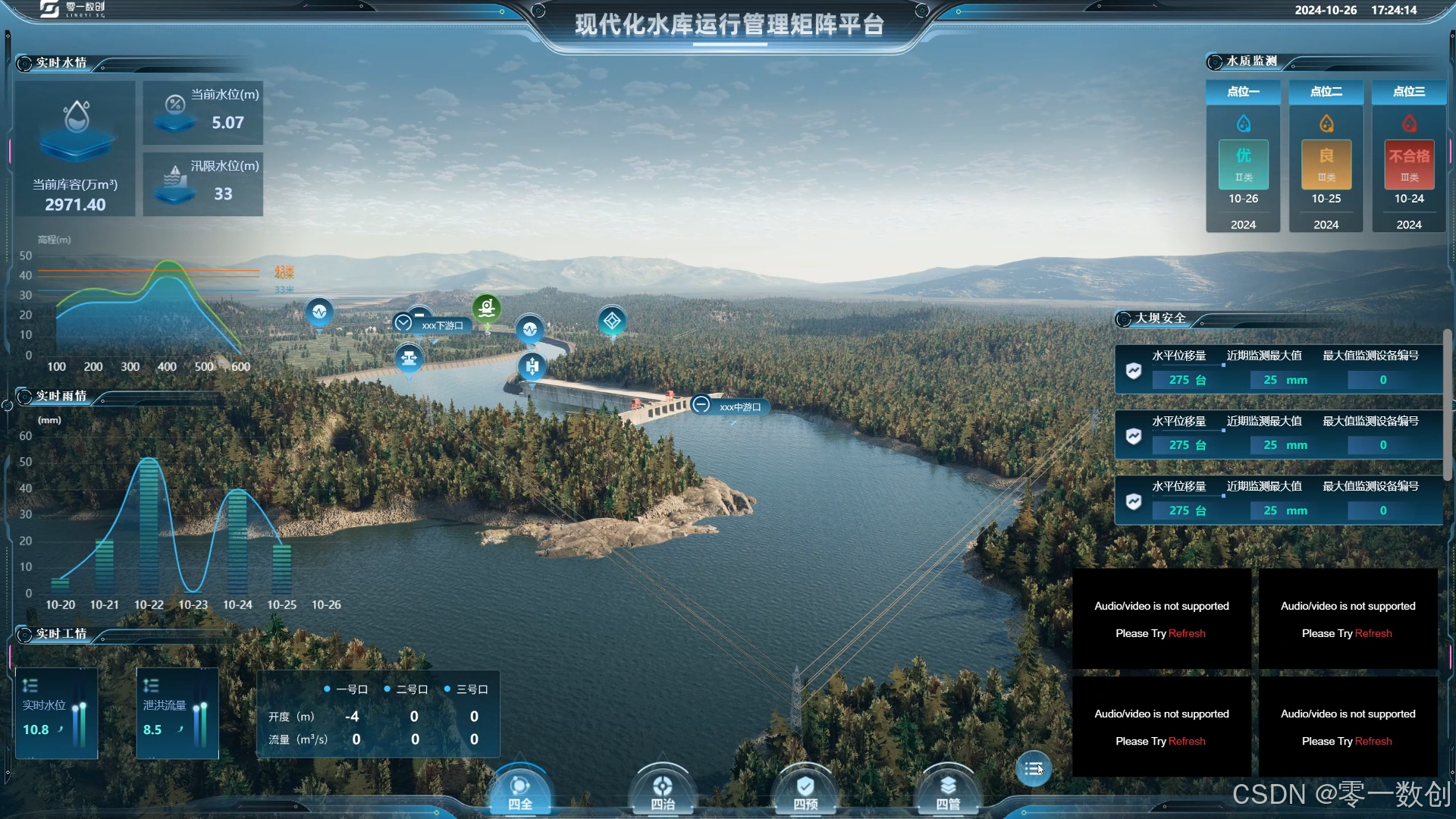Select the xxx下游口 map marker

pyautogui.click(x=433, y=325)
